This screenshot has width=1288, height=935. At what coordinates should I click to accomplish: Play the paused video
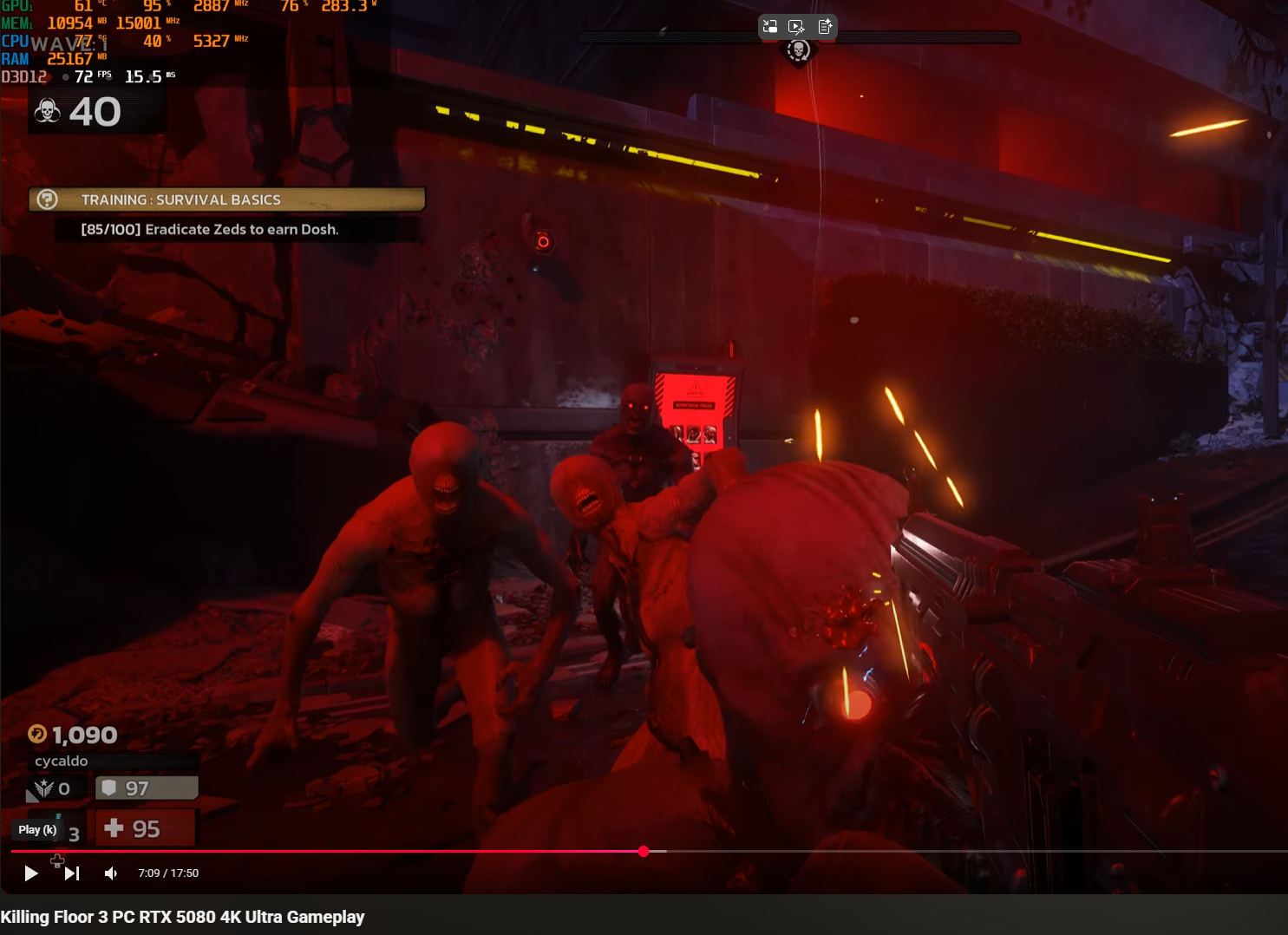[30, 873]
